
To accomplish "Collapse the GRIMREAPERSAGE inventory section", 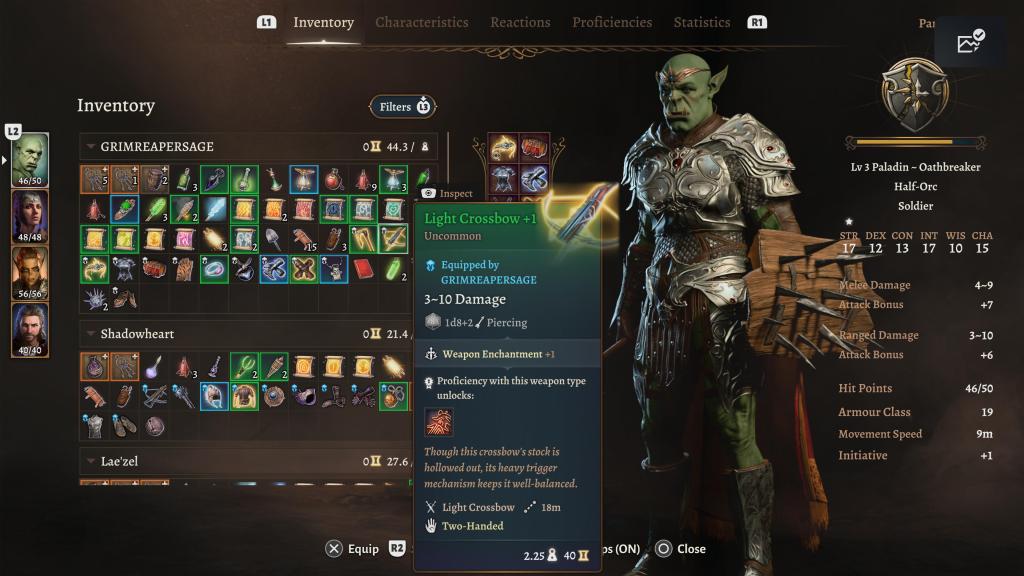I will point(90,147).
